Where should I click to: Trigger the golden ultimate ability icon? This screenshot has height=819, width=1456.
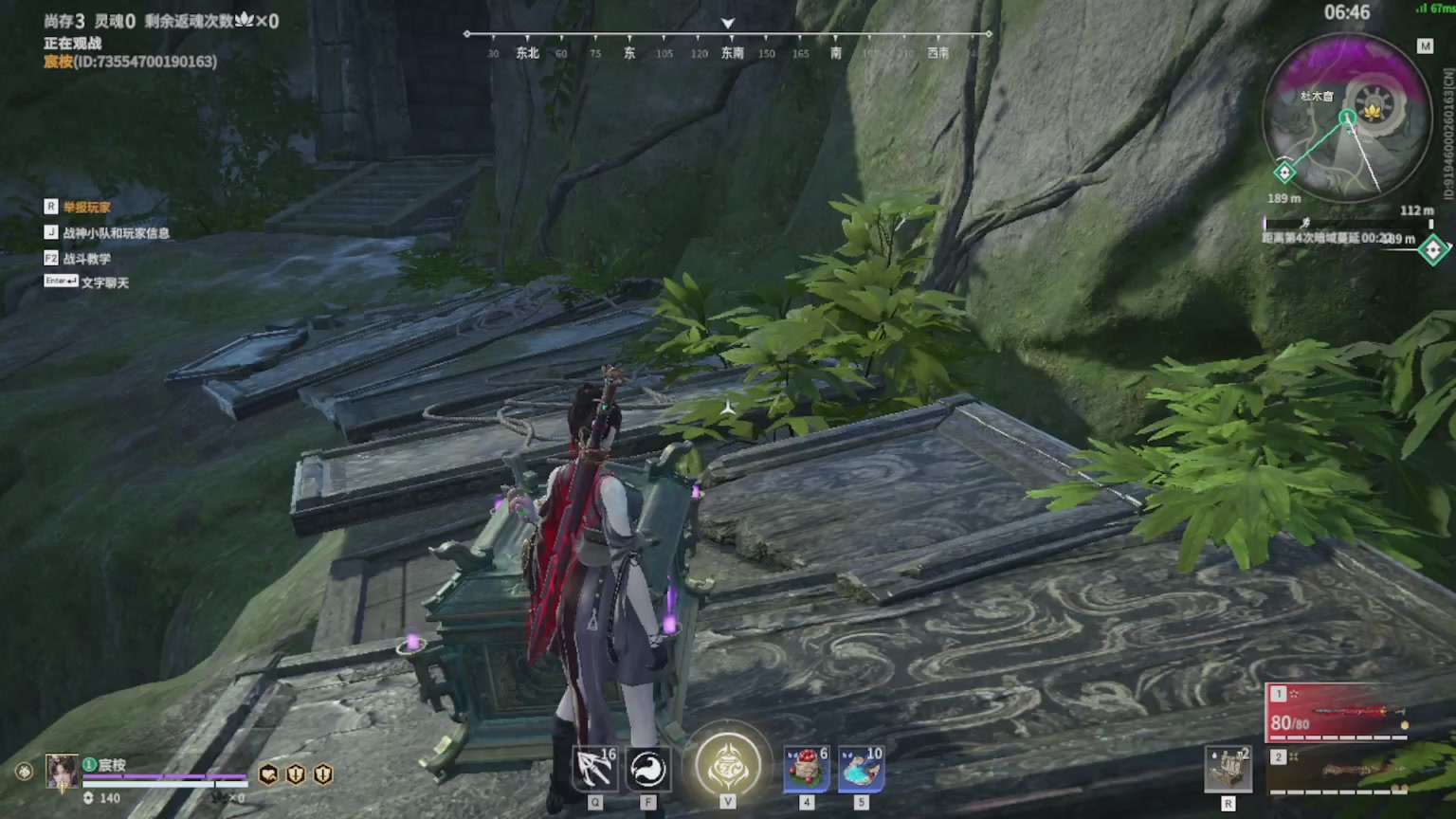tap(727, 764)
